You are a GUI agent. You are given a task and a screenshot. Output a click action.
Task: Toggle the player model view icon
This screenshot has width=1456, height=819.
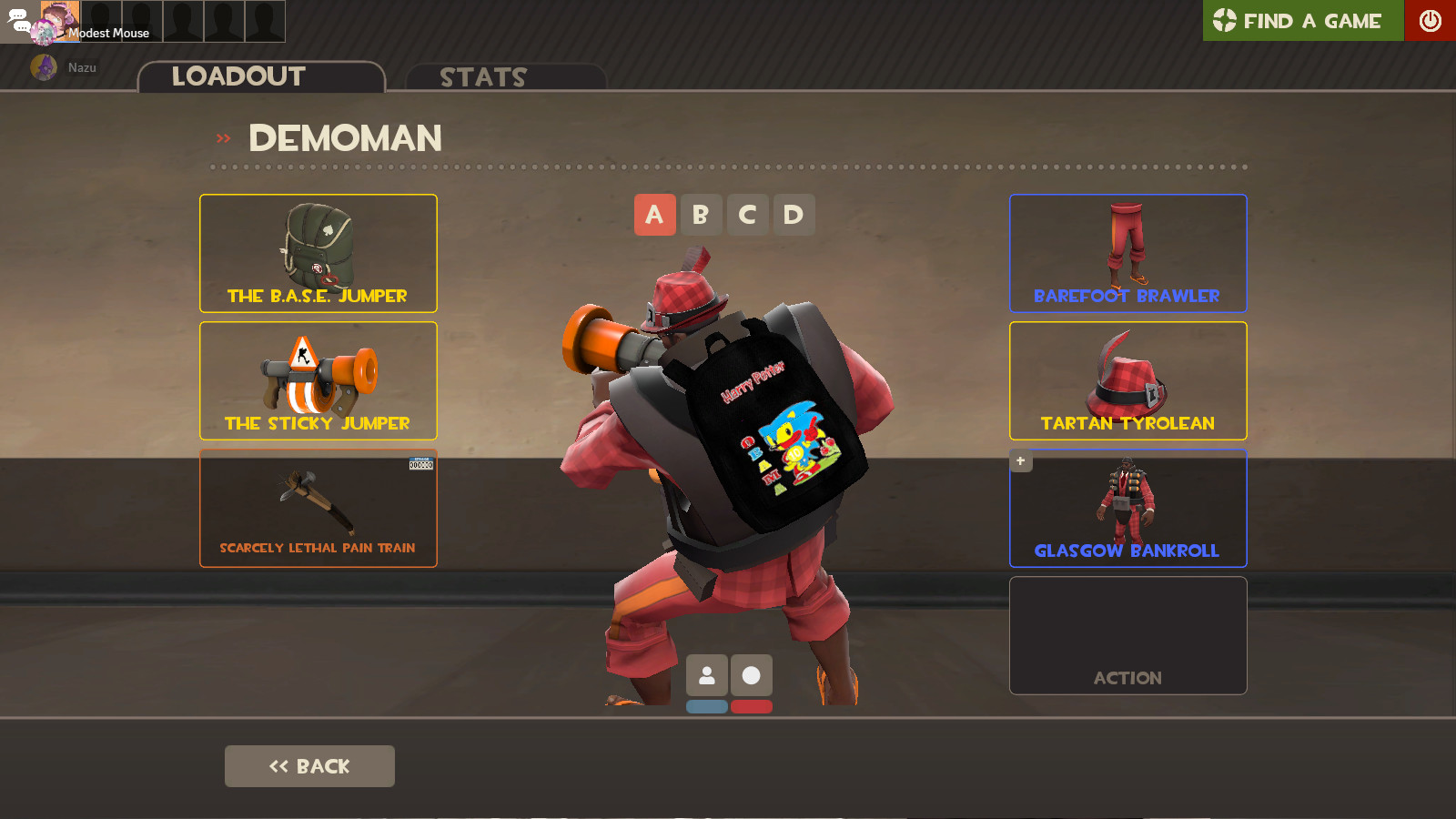(707, 675)
